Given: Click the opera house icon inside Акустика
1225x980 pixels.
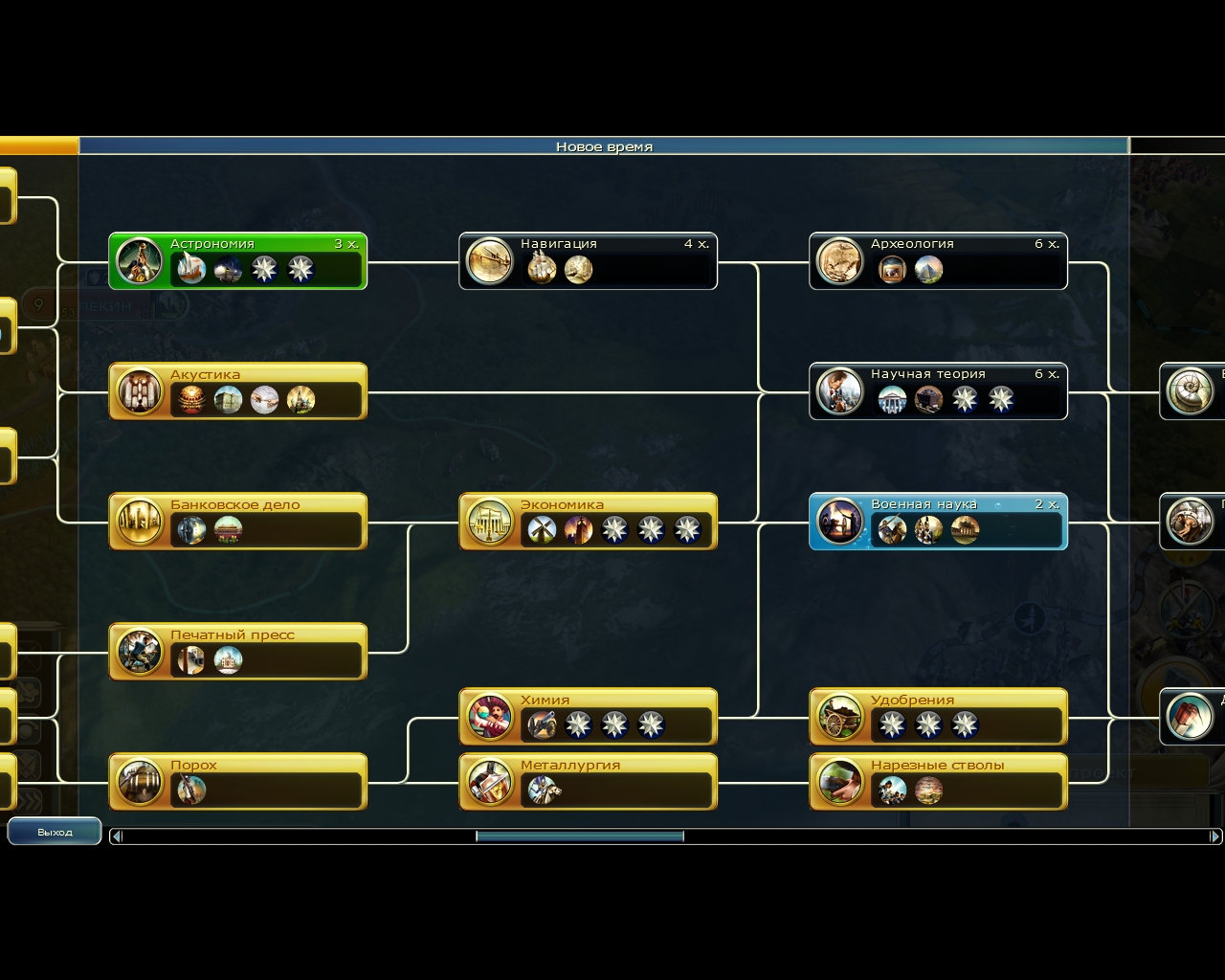Looking at the screenshot, I should tap(190, 399).
